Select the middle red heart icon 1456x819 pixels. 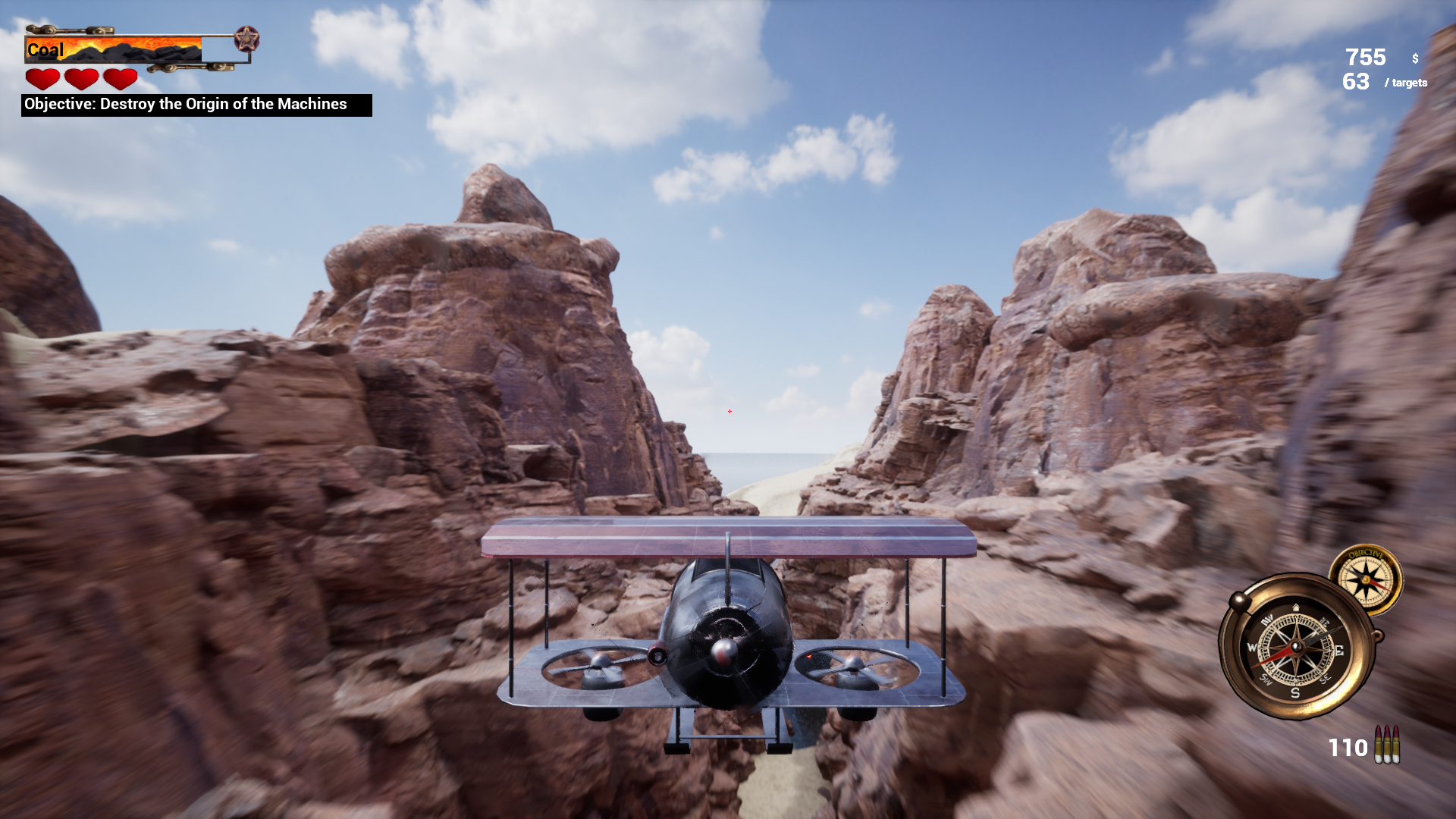82,78
